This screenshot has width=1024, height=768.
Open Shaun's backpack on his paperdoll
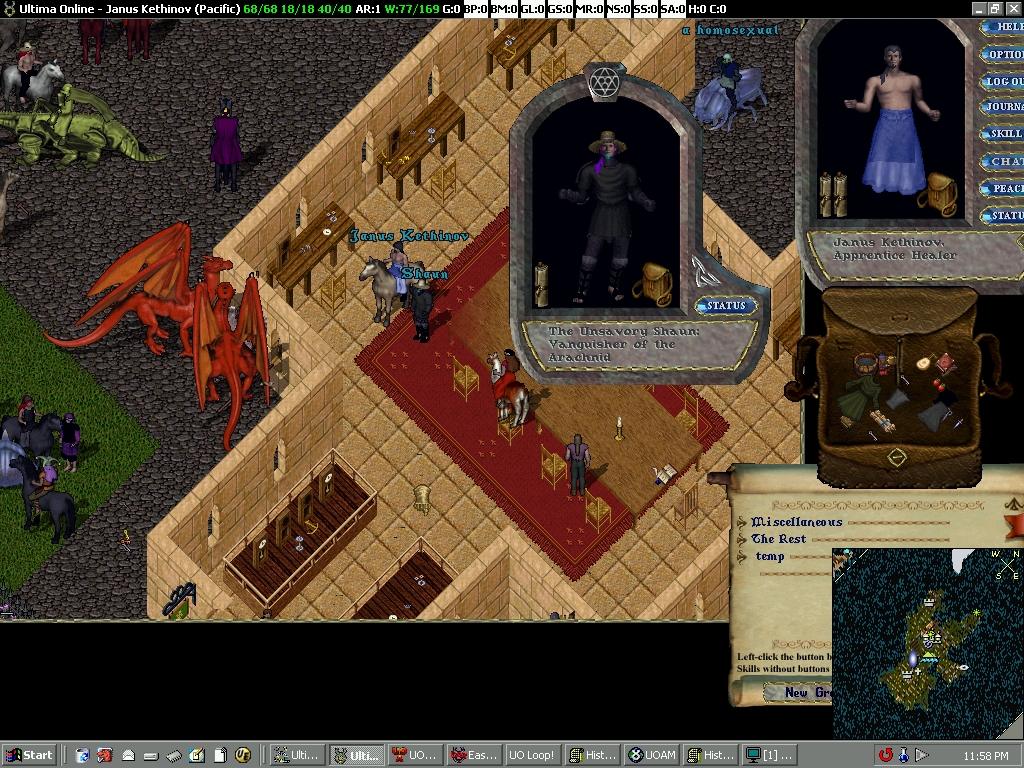(x=653, y=284)
